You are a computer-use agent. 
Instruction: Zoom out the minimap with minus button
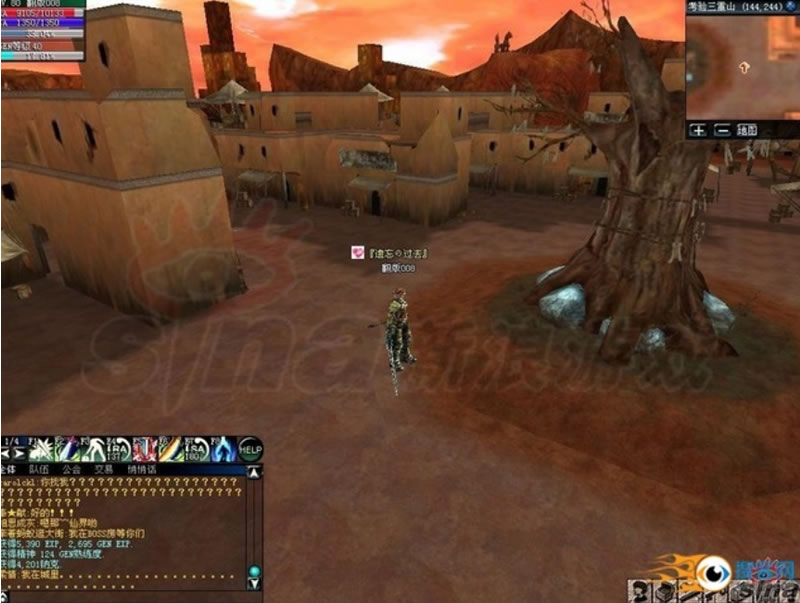click(x=721, y=130)
